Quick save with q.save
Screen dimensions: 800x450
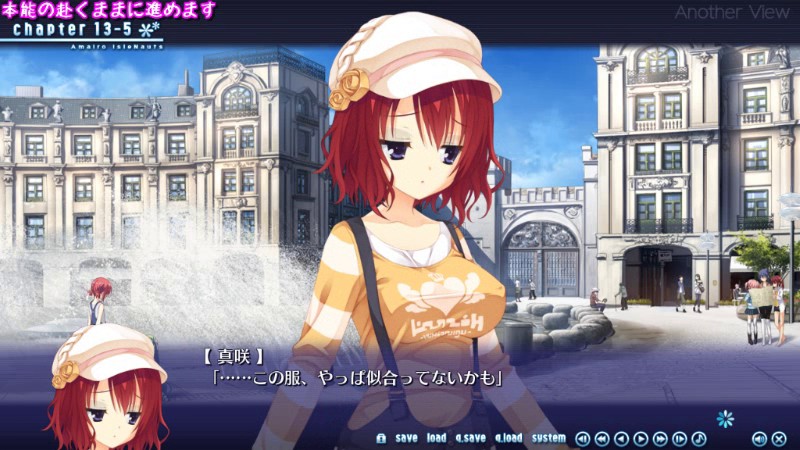pyautogui.click(x=470, y=438)
